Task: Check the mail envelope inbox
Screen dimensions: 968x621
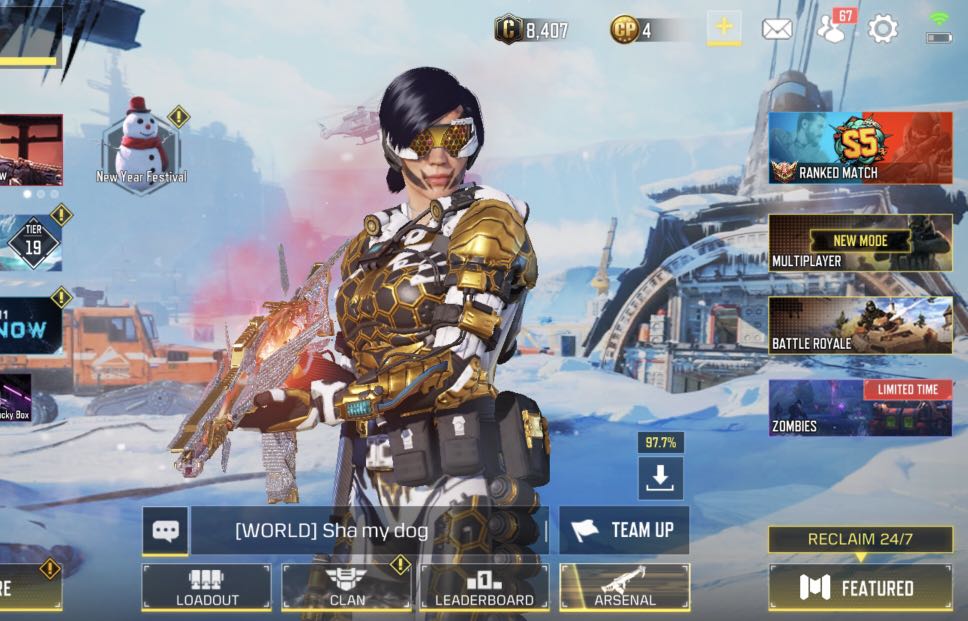Action: [777, 29]
